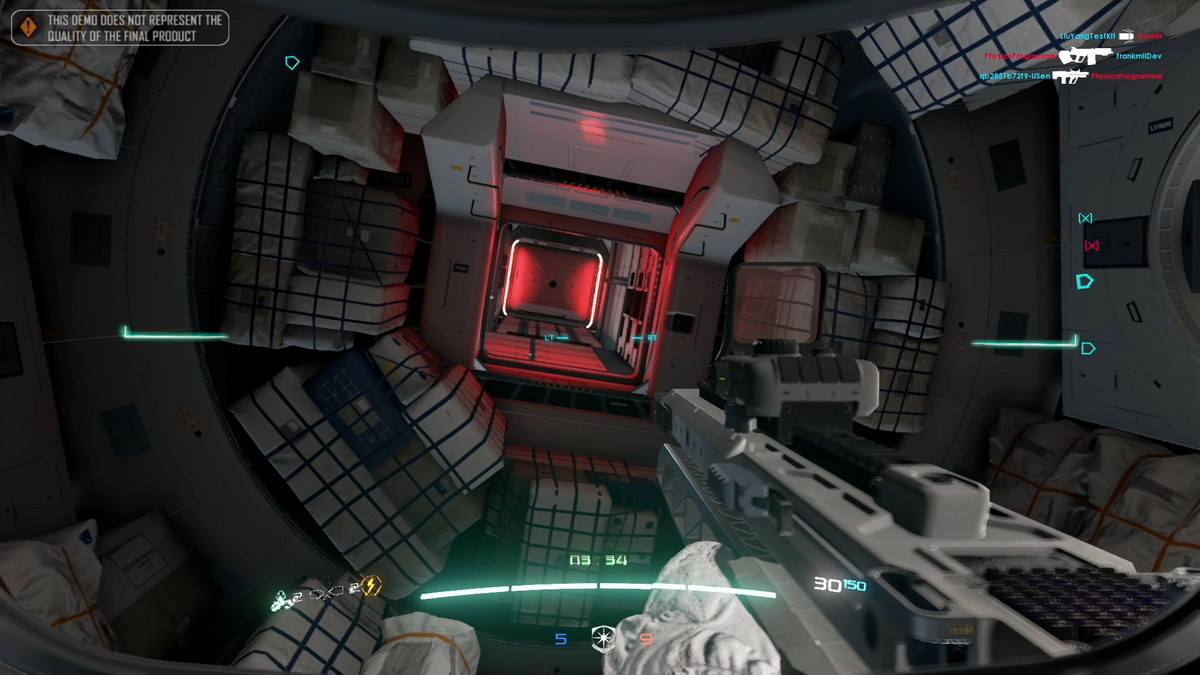Click the team emblem between the scores
The image size is (1200, 675).
point(603,636)
